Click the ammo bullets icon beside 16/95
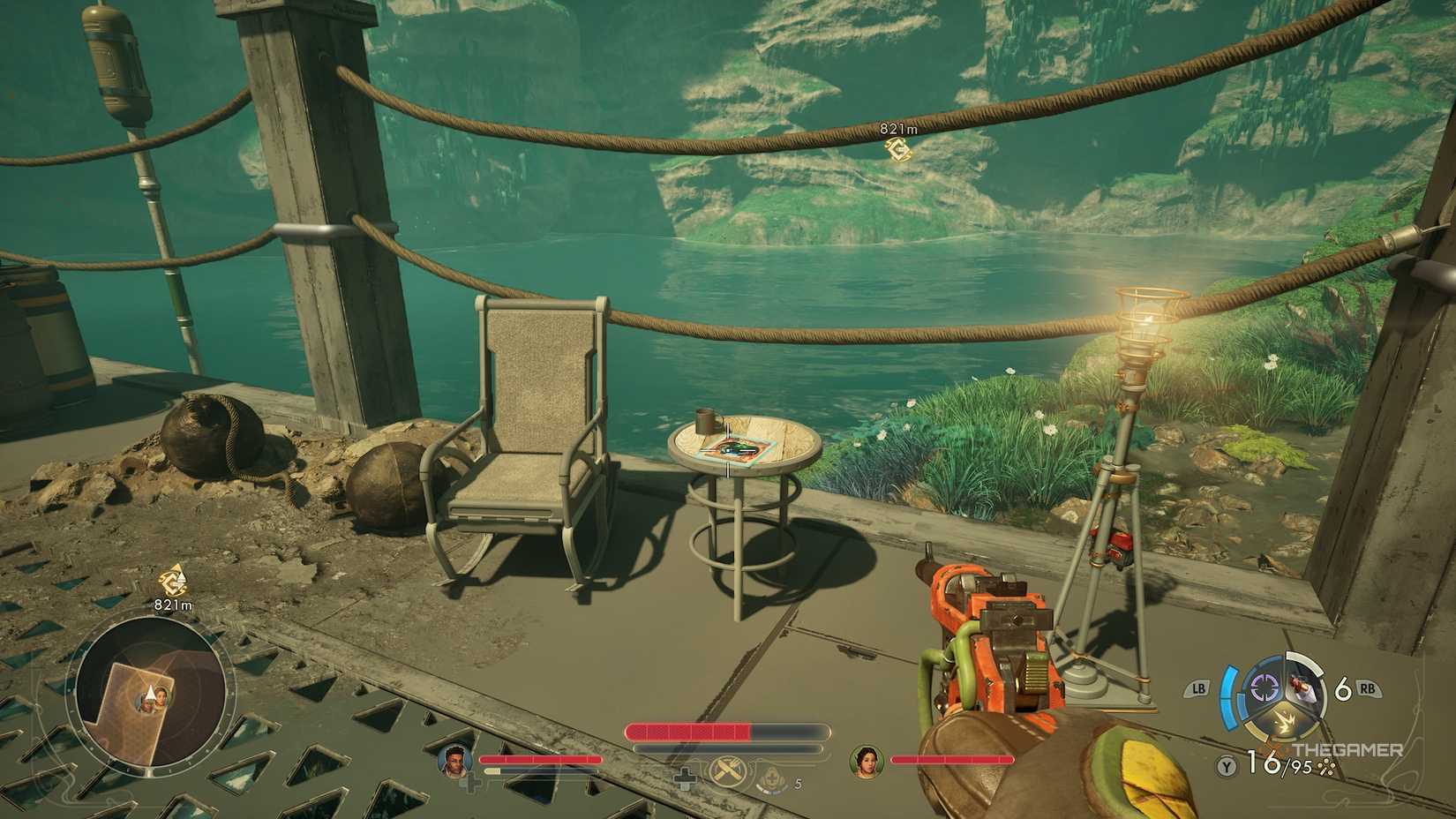The image size is (1456, 819). [1326, 765]
